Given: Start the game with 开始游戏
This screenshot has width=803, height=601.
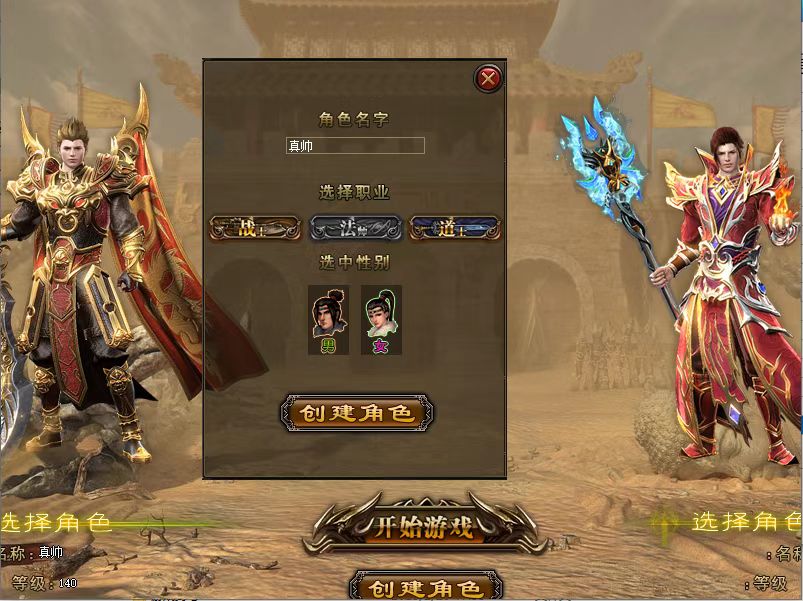Looking at the screenshot, I should (x=424, y=527).
